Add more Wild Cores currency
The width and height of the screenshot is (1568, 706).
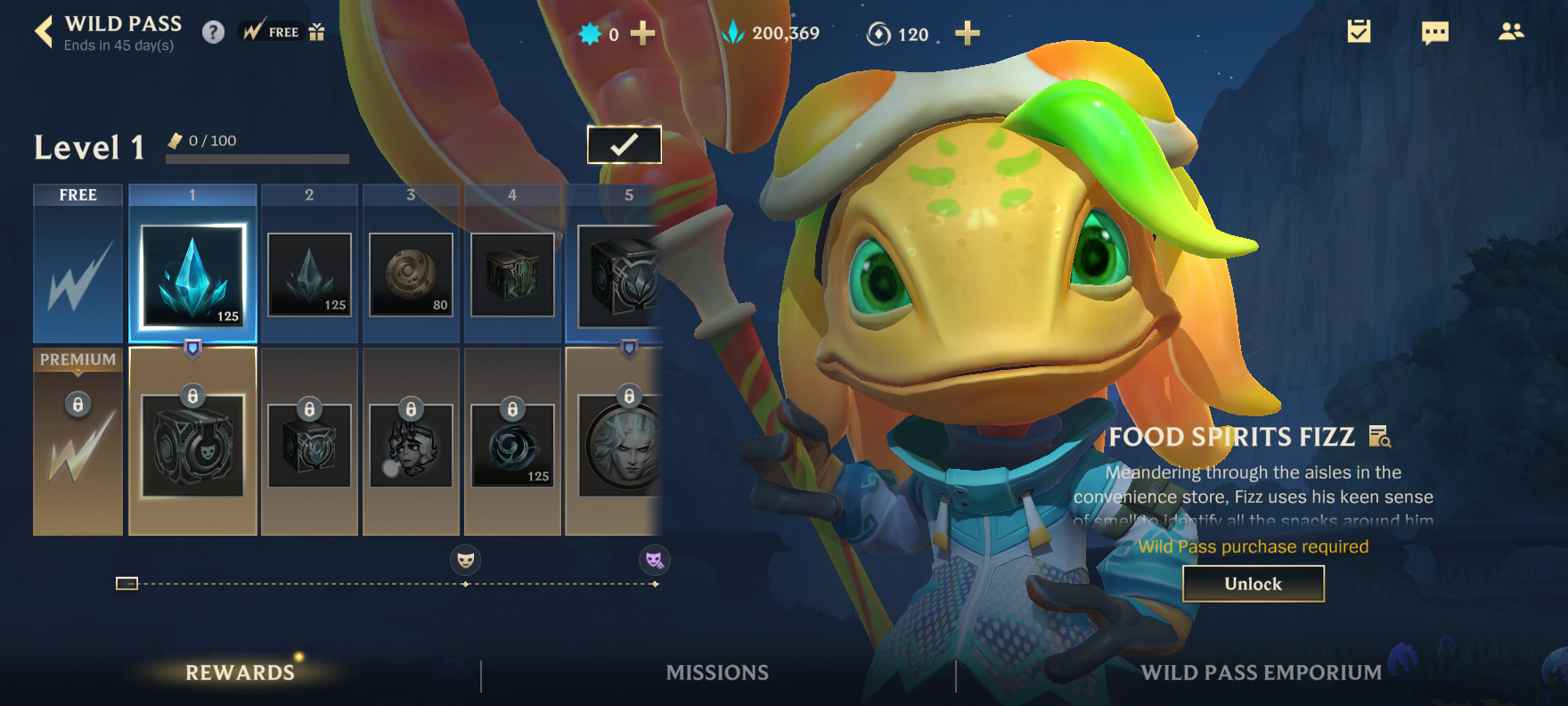(x=967, y=34)
